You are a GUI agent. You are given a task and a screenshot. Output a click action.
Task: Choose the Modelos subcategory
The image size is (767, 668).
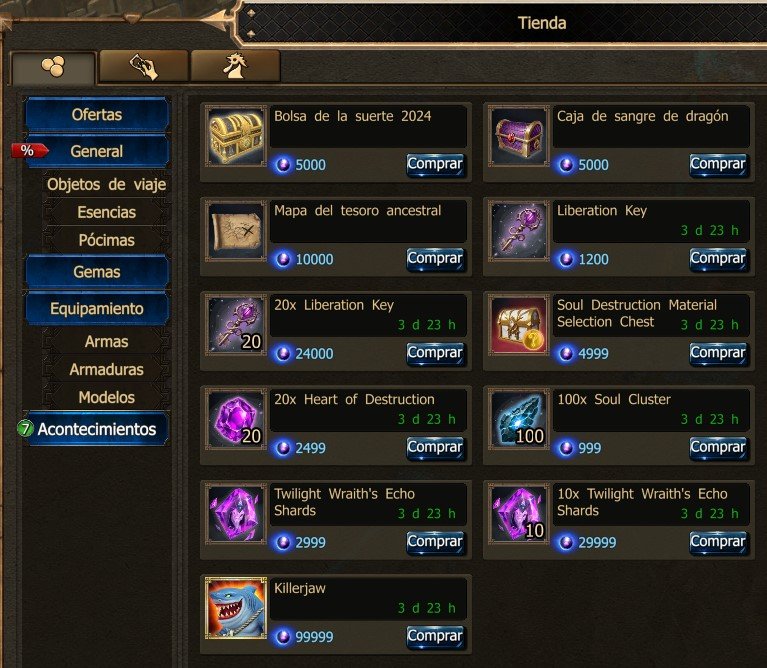(106, 397)
